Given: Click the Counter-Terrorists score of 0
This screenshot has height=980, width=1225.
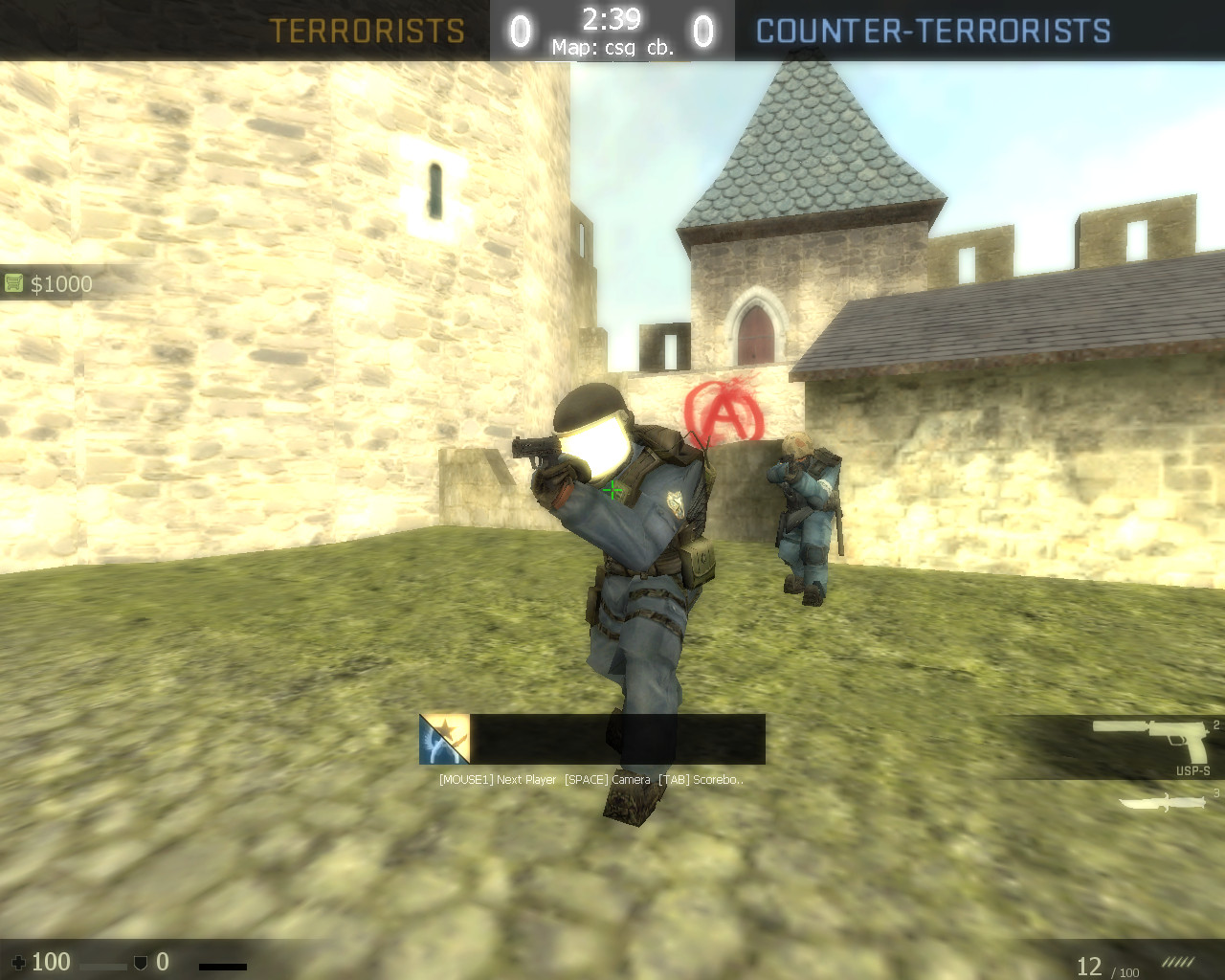Looking at the screenshot, I should point(703,31).
